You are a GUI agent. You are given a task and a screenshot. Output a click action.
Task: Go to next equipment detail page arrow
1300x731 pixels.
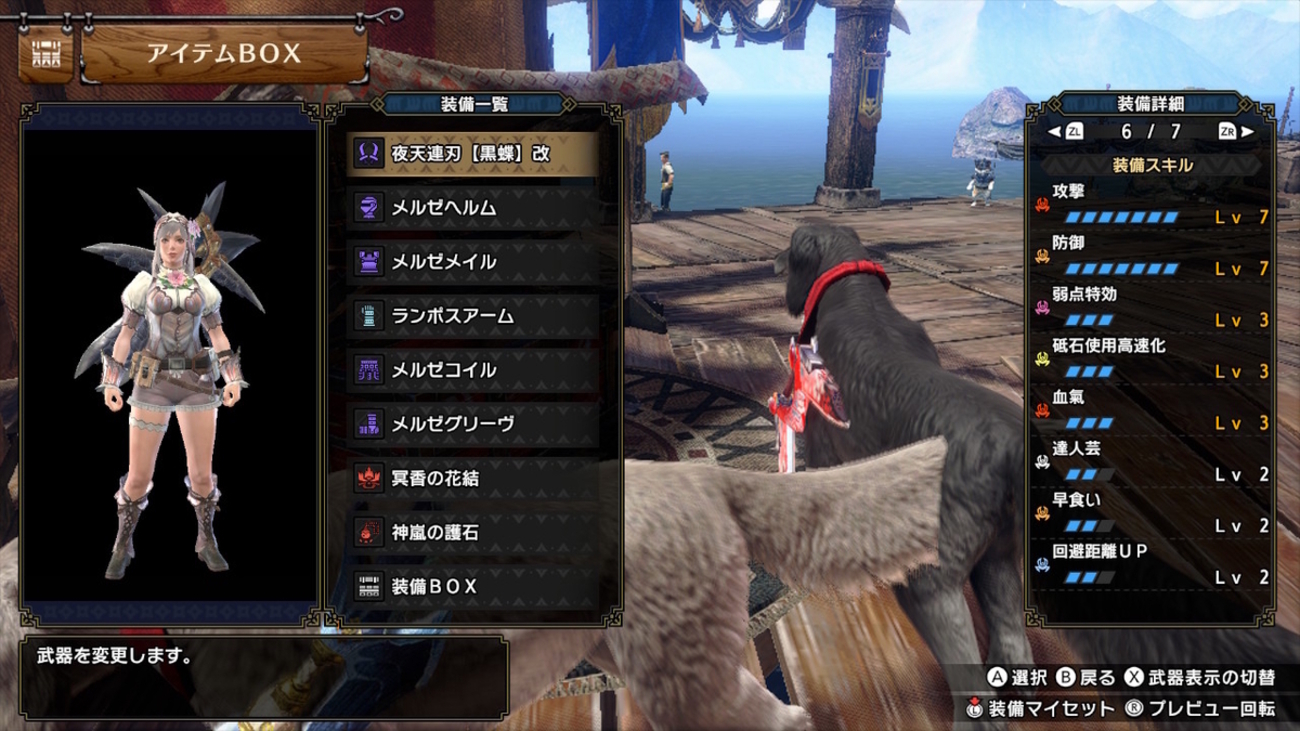(1246, 132)
